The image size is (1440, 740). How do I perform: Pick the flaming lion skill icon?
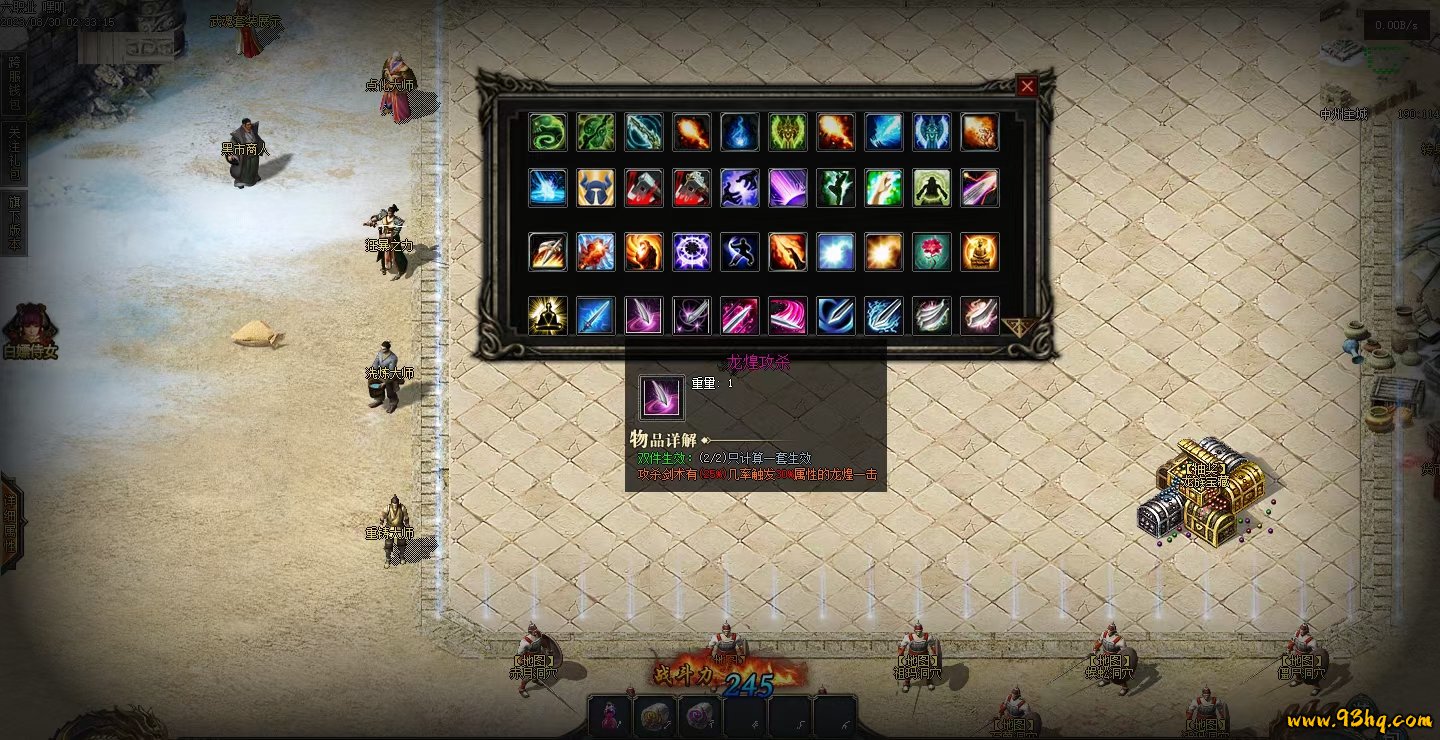coord(644,252)
